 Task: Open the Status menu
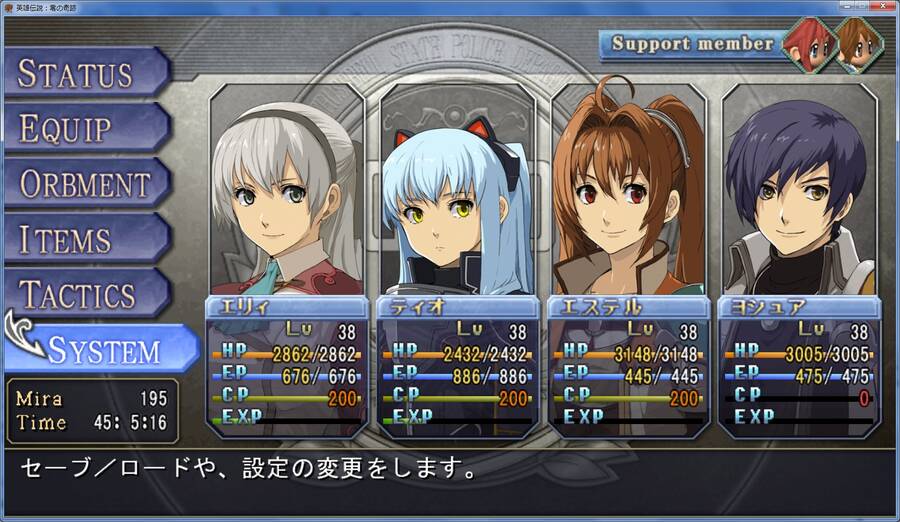[x=80, y=73]
